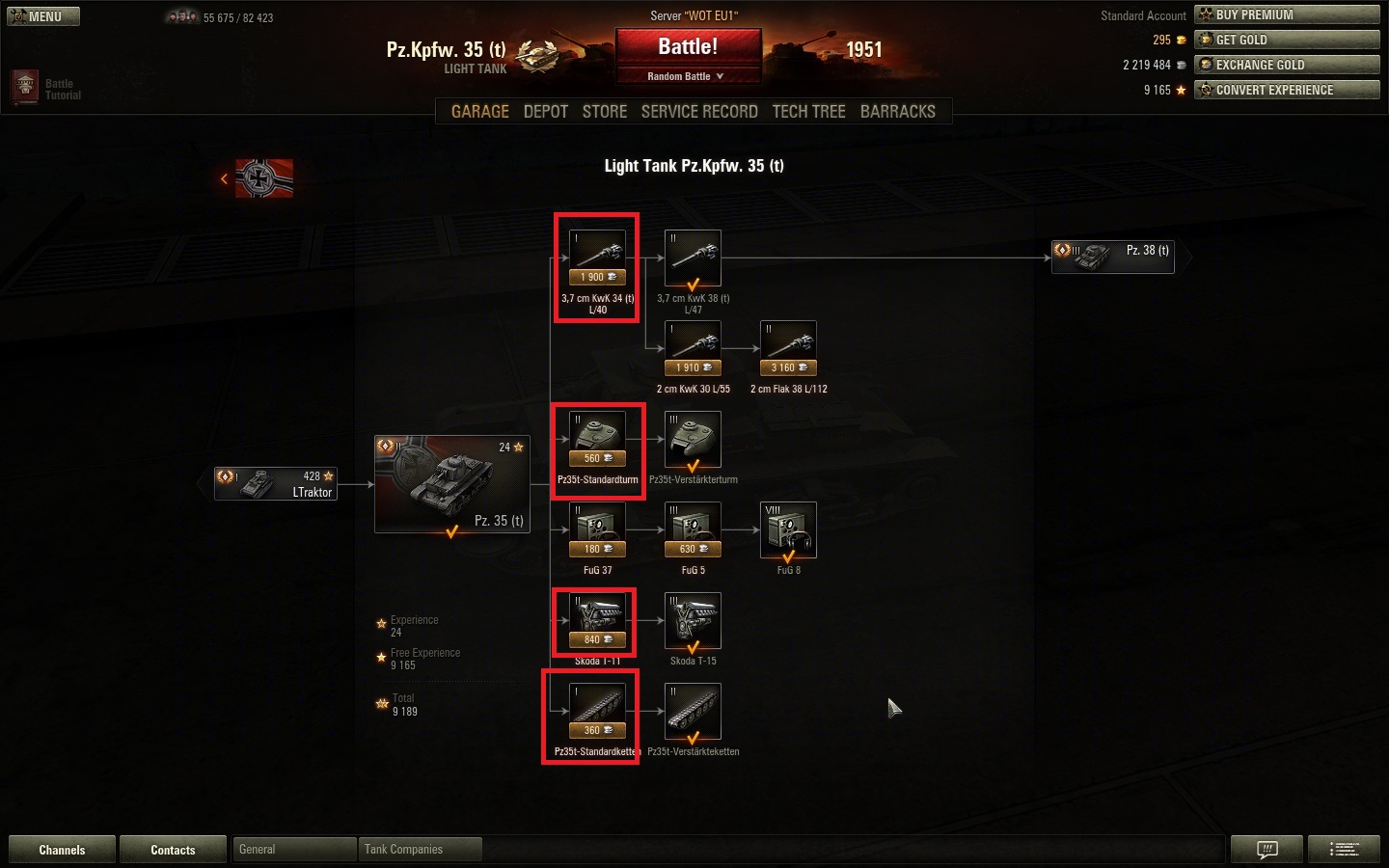This screenshot has width=1389, height=868.
Task: Select CONVERT EXPERIENCE
Action: point(1287,90)
